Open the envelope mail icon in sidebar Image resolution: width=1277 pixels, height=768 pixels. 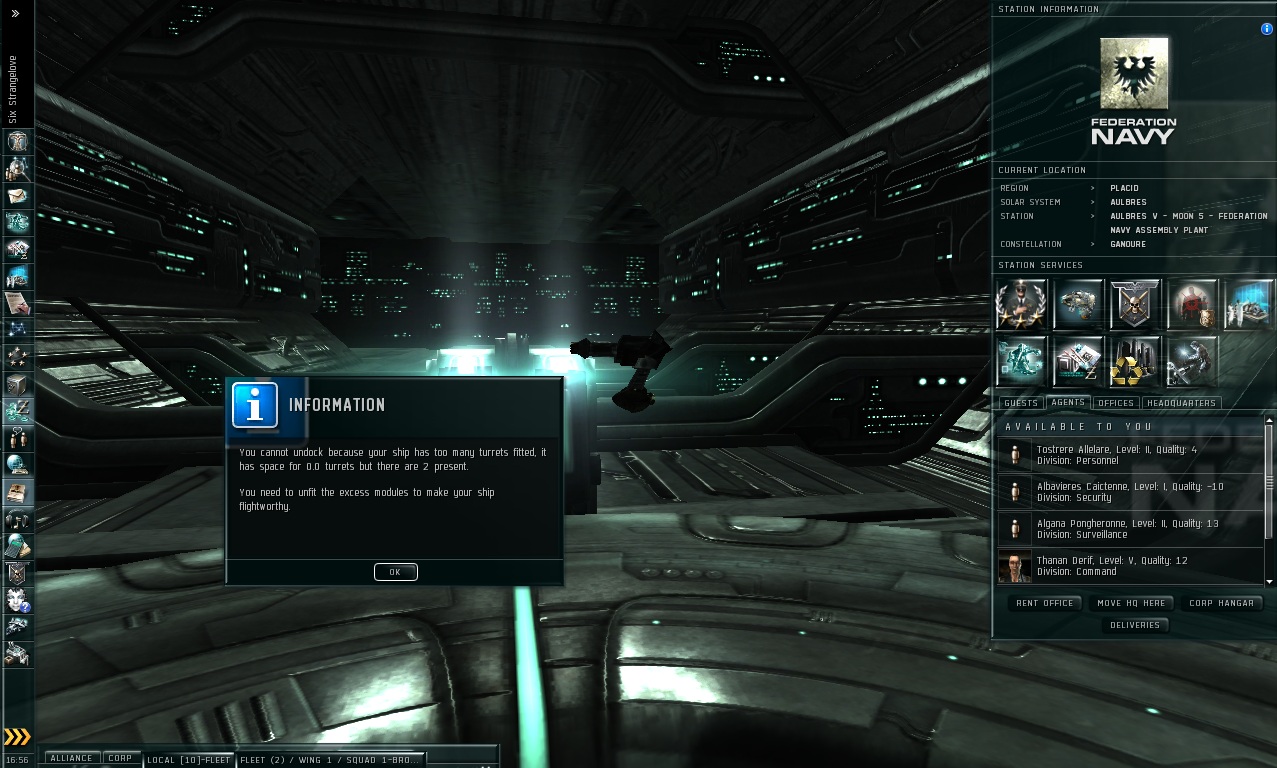coord(18,195)
